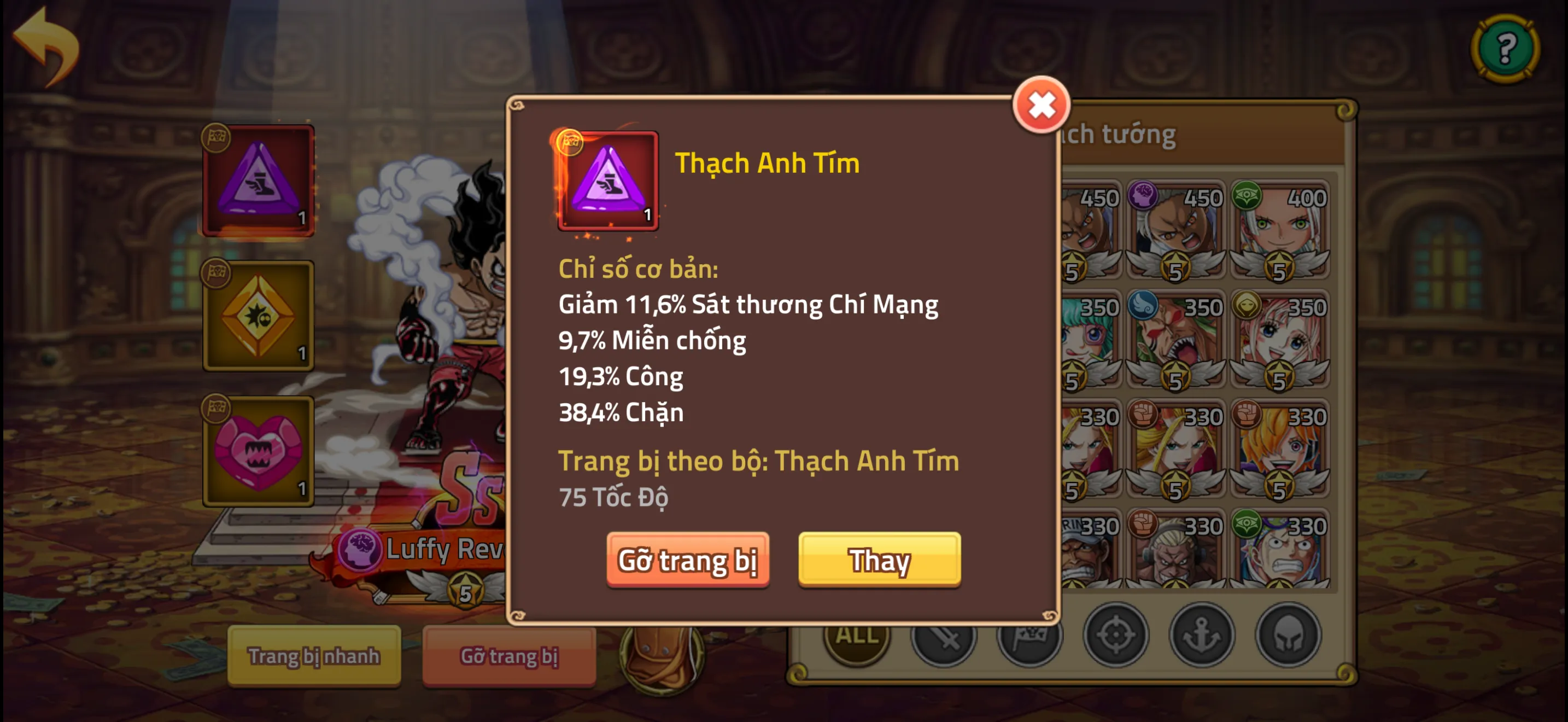The image size is (1568, 722).
Task: Click the Gỡ trang bị orange button
Action: click(x=688, y=561)
